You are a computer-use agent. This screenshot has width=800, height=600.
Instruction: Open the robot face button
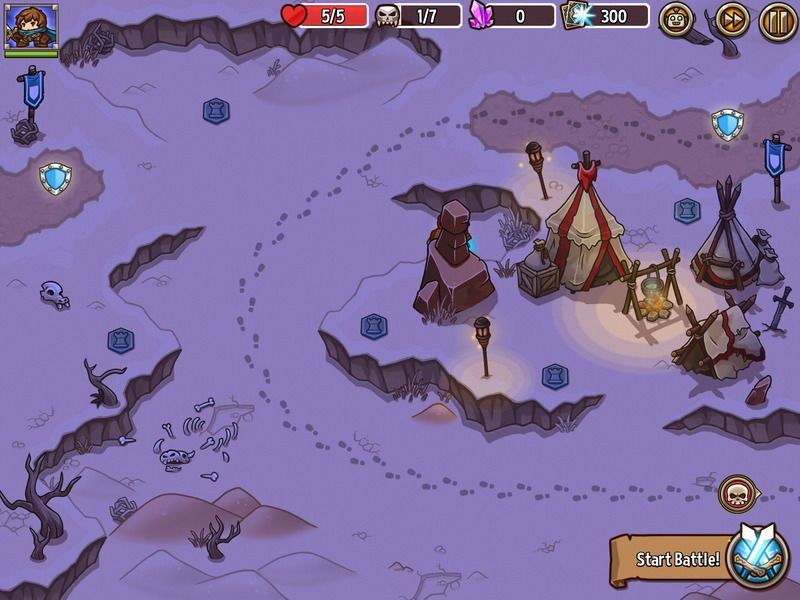click(677, 19)
